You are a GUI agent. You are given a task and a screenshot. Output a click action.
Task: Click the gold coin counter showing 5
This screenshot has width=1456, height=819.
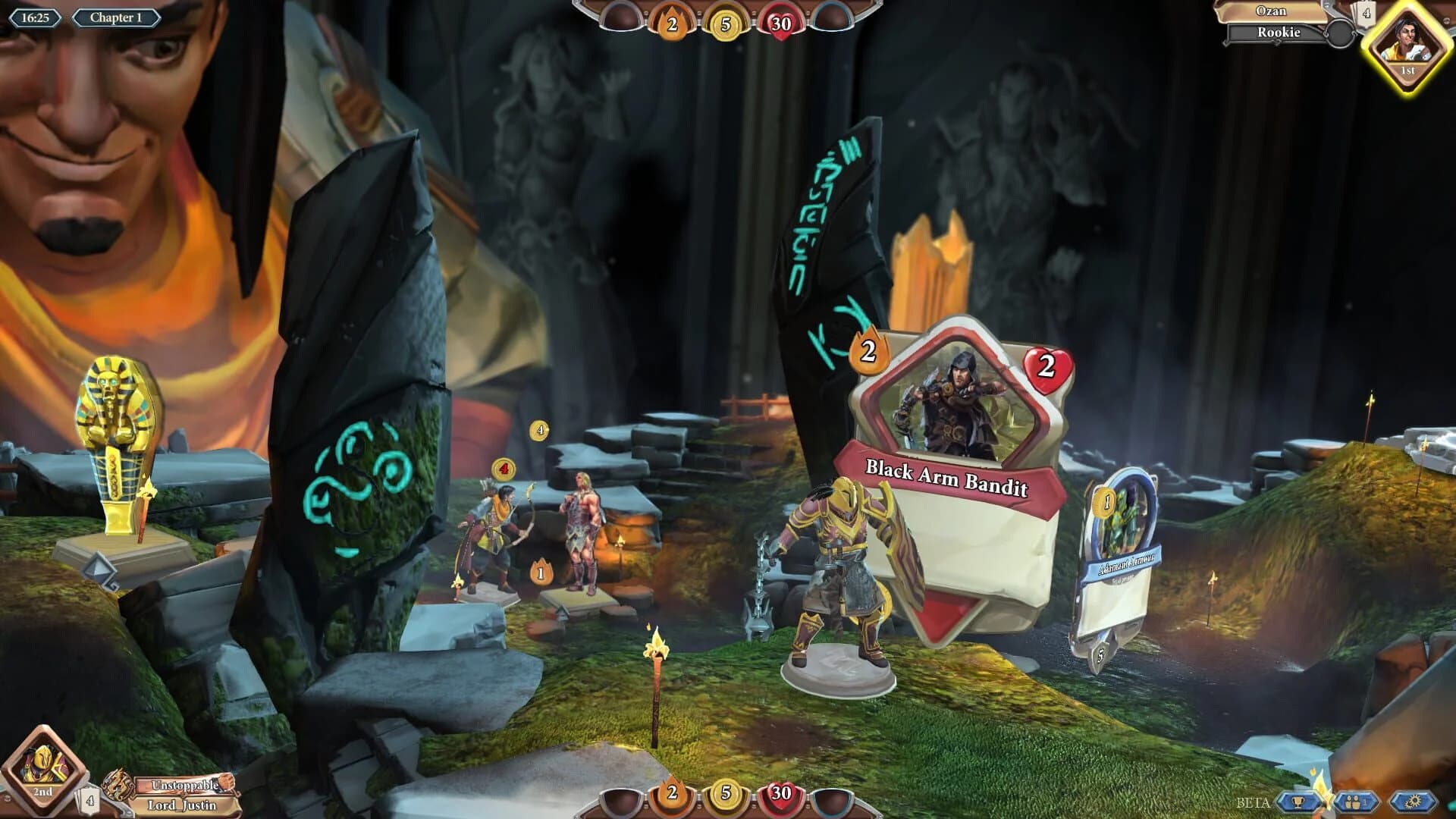tap(725, 23)
